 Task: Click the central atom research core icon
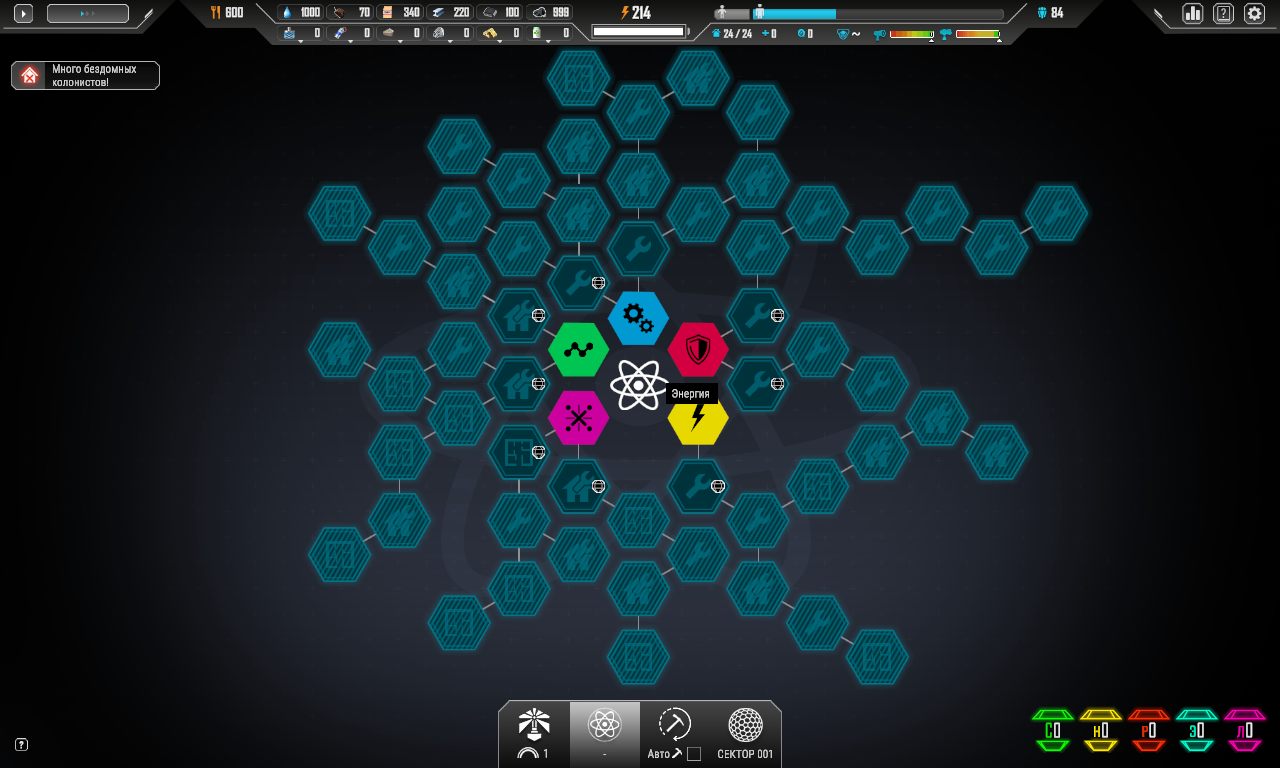(x=637, y=383)
